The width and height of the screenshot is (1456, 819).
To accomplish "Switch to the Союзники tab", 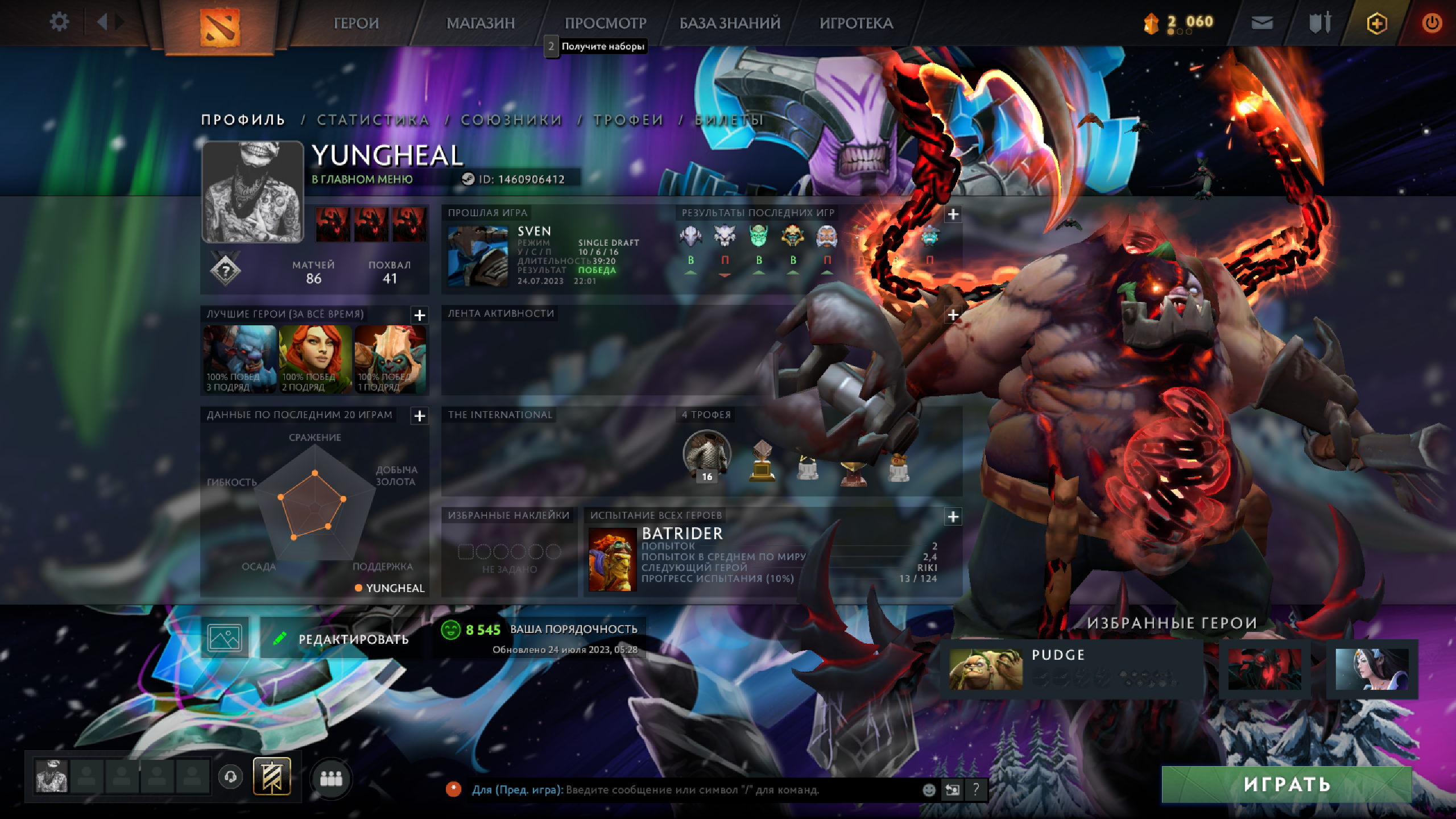I will click(511, 120).
